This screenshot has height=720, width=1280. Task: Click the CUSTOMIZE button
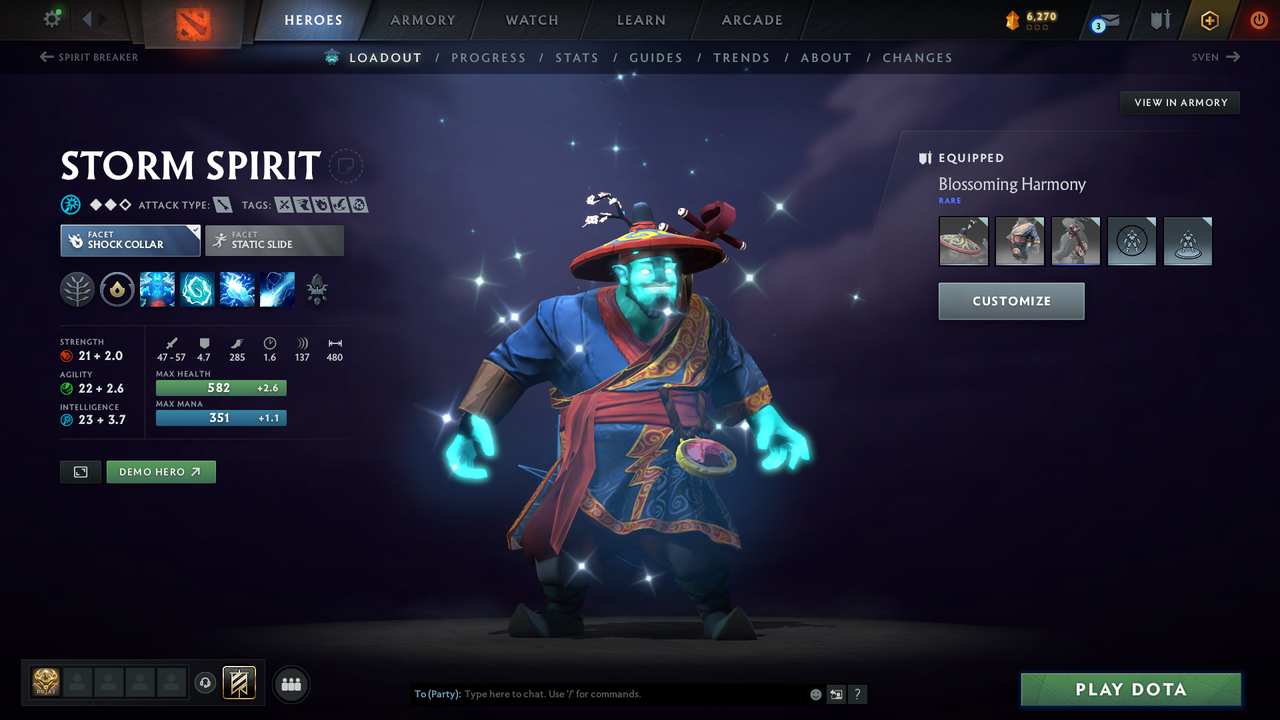pyautogui.click(x=1011, y=300)
